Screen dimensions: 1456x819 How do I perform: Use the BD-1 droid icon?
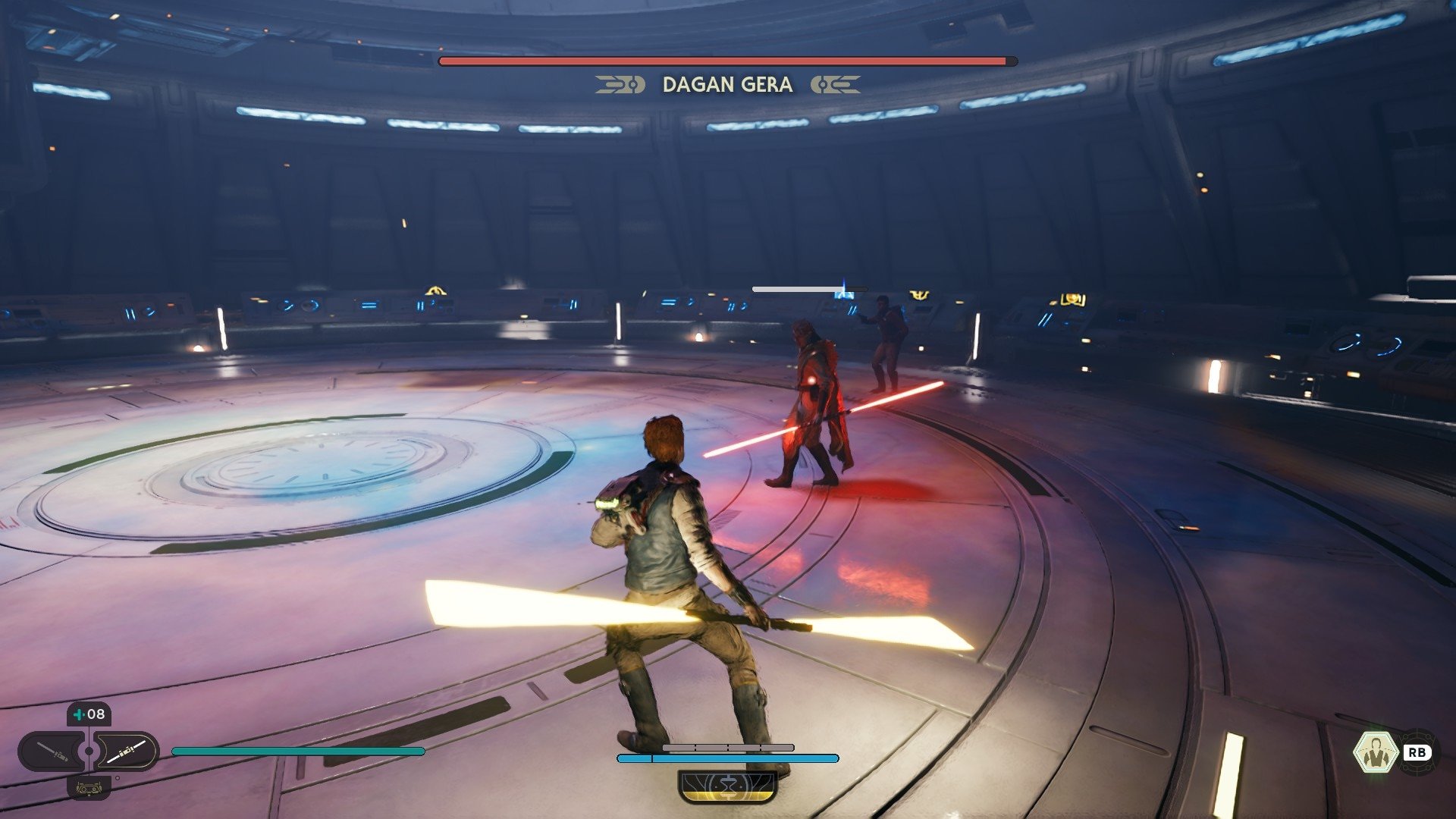pyautogui.click(x=89, y=788)
